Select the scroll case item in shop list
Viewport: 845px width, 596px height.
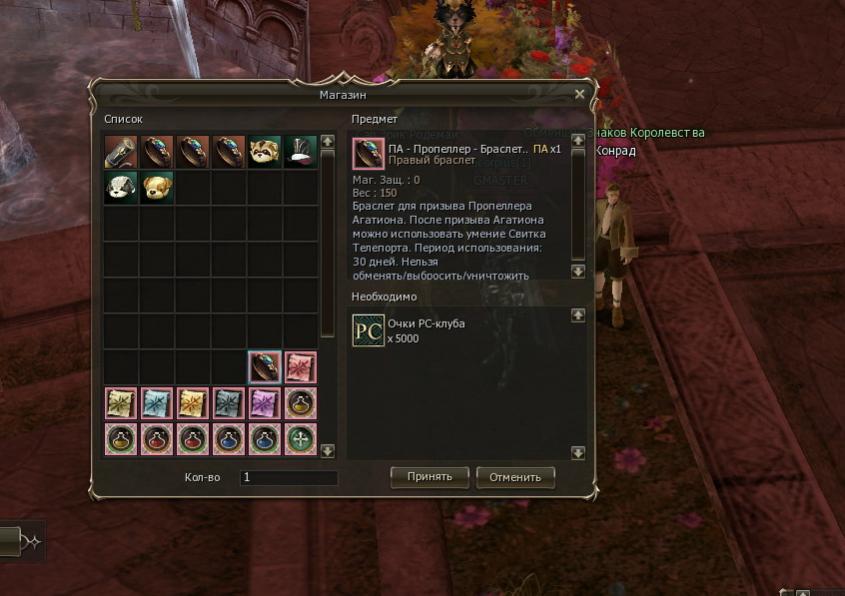click(x=121, y=152)
